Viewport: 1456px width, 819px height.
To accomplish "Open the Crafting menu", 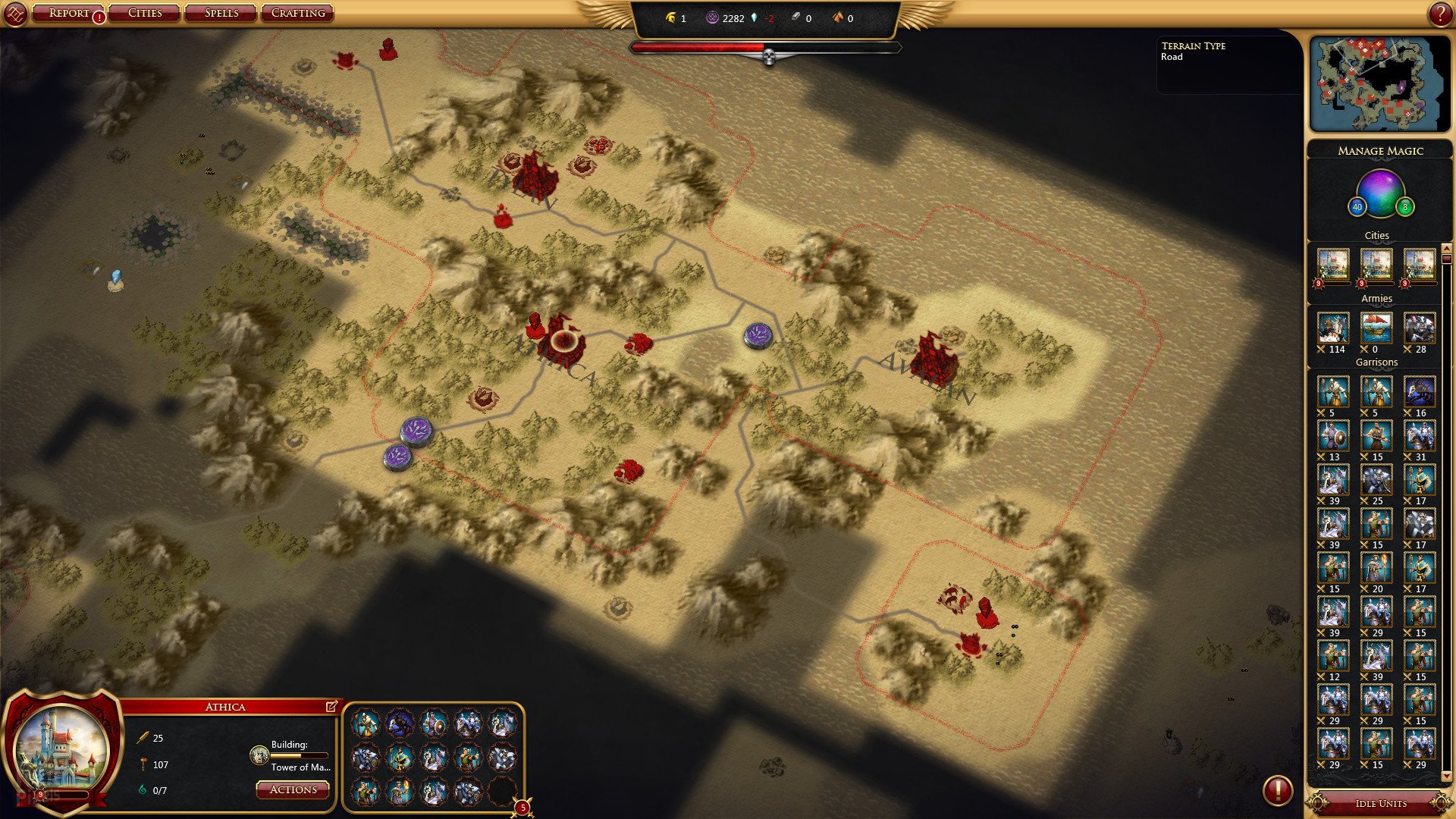I will 298,13.
